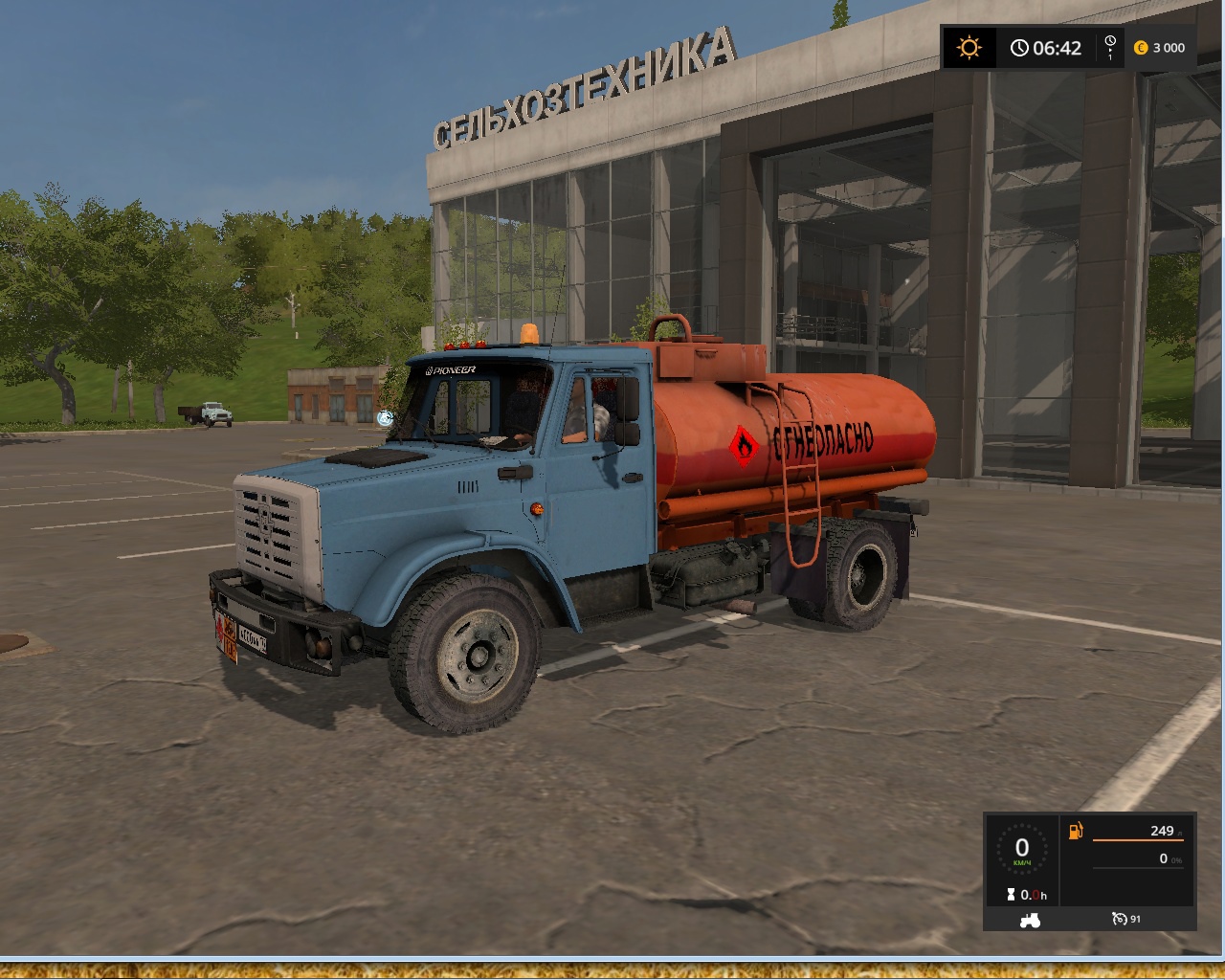Select the white tractor icon
Image resolution: width=1225 pixels, height=980 pixels.
tap(1030, 920)
